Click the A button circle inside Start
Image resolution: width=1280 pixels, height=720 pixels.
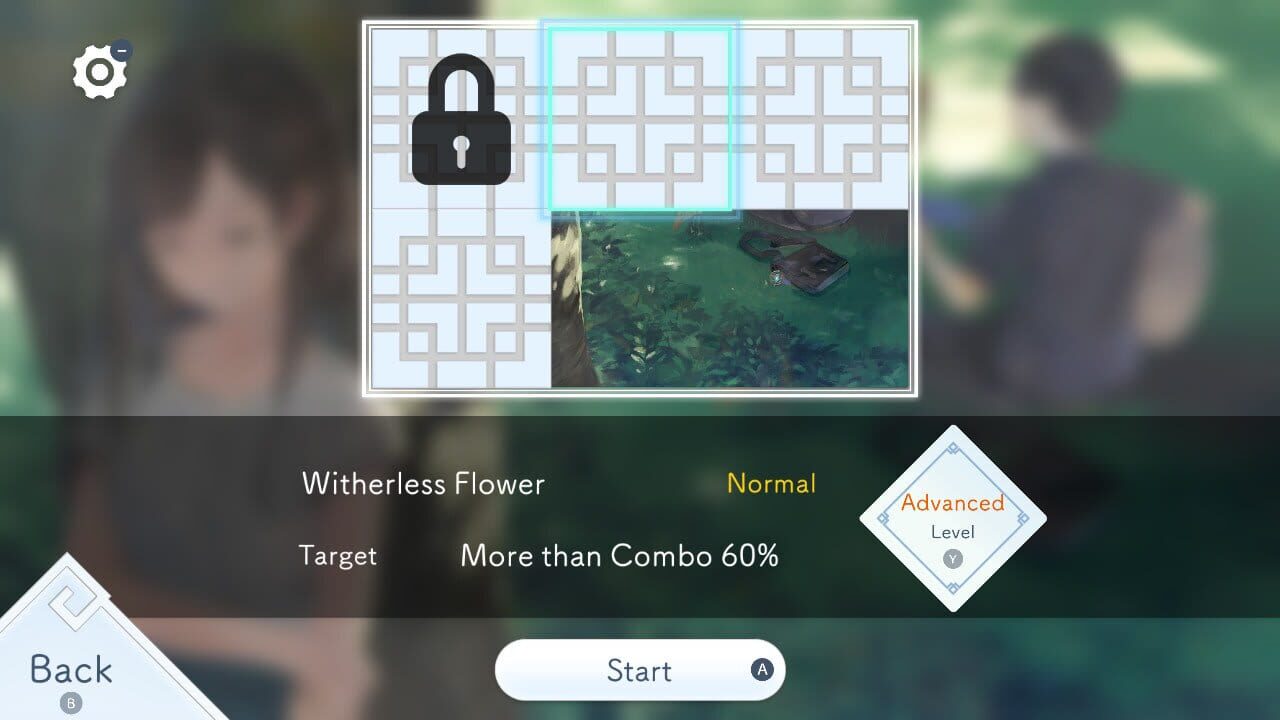coord(760,670)
